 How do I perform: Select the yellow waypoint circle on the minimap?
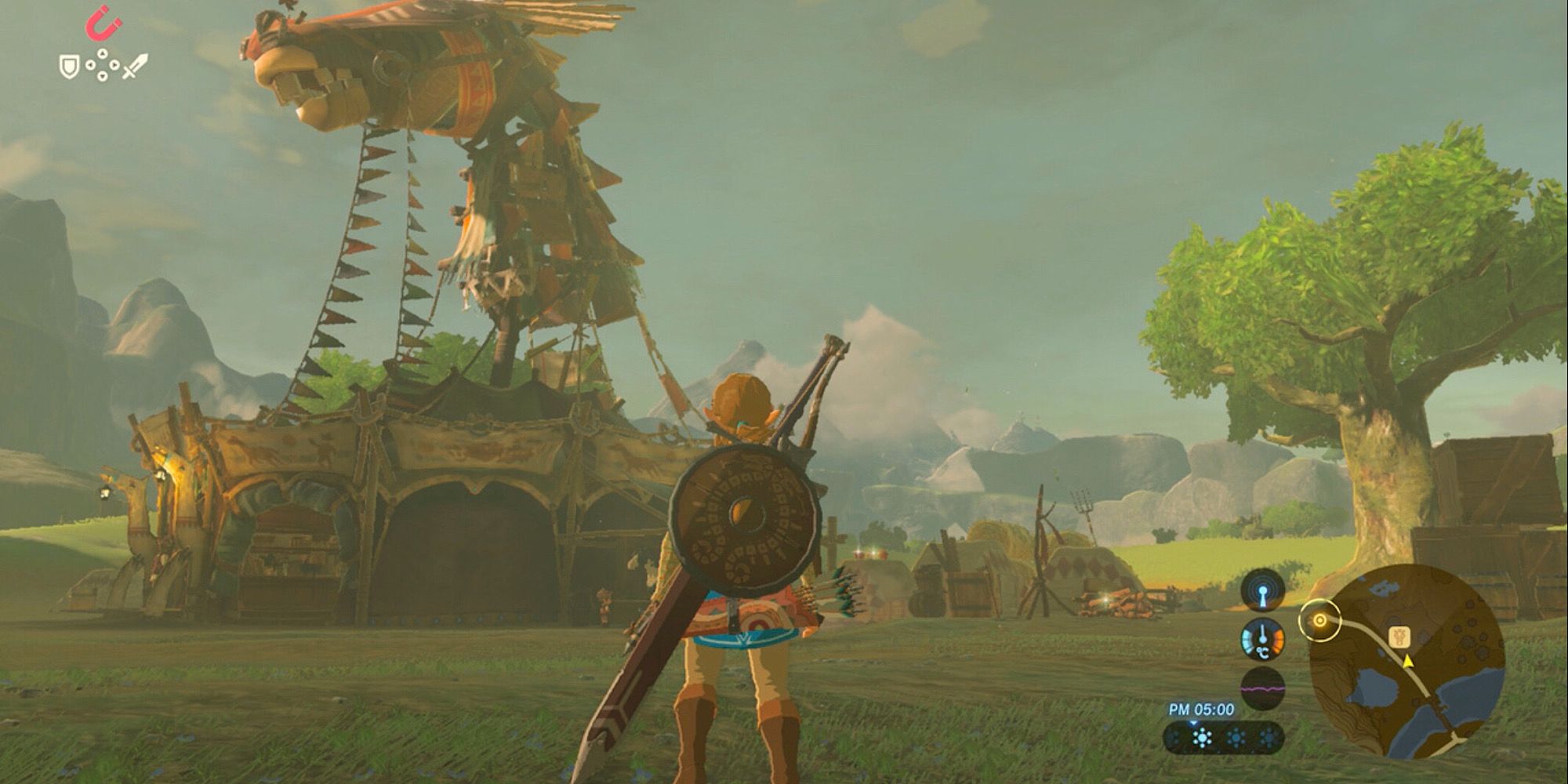[x=1320, y=619]
